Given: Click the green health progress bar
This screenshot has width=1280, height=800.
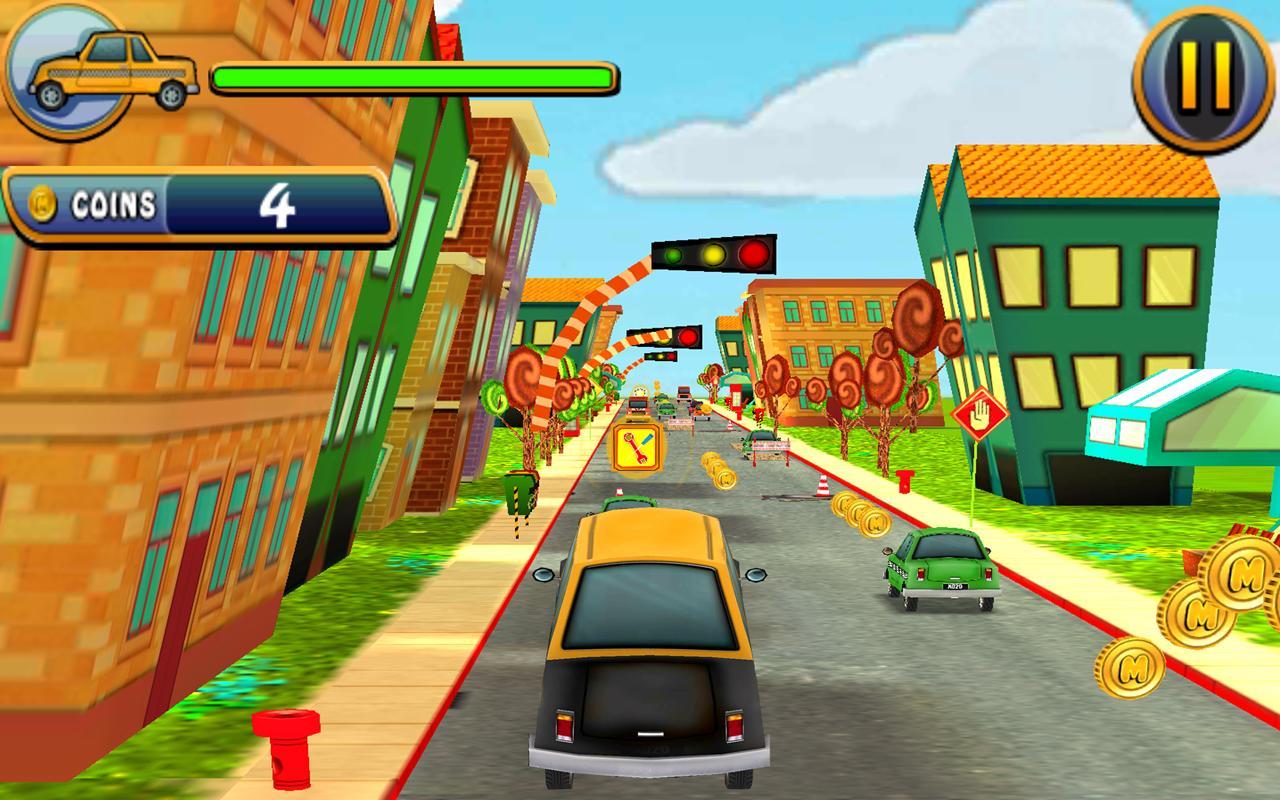Looking at the screenshot, I should pyautogui.click(x=414, y=73).
